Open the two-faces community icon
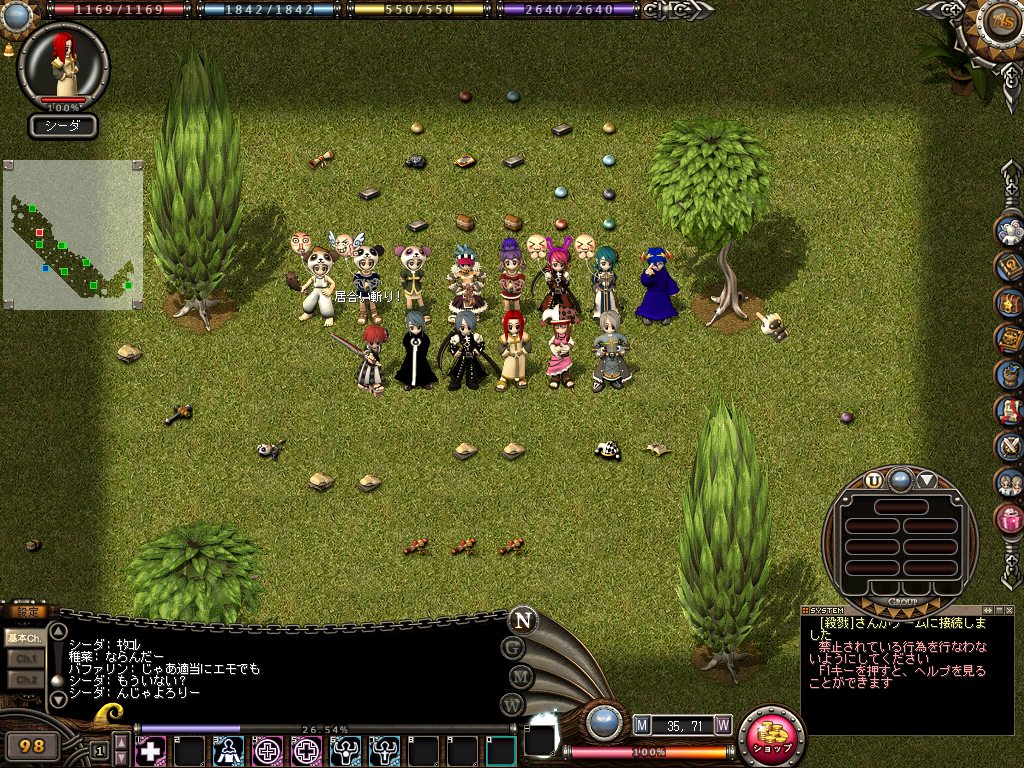 1010,482
